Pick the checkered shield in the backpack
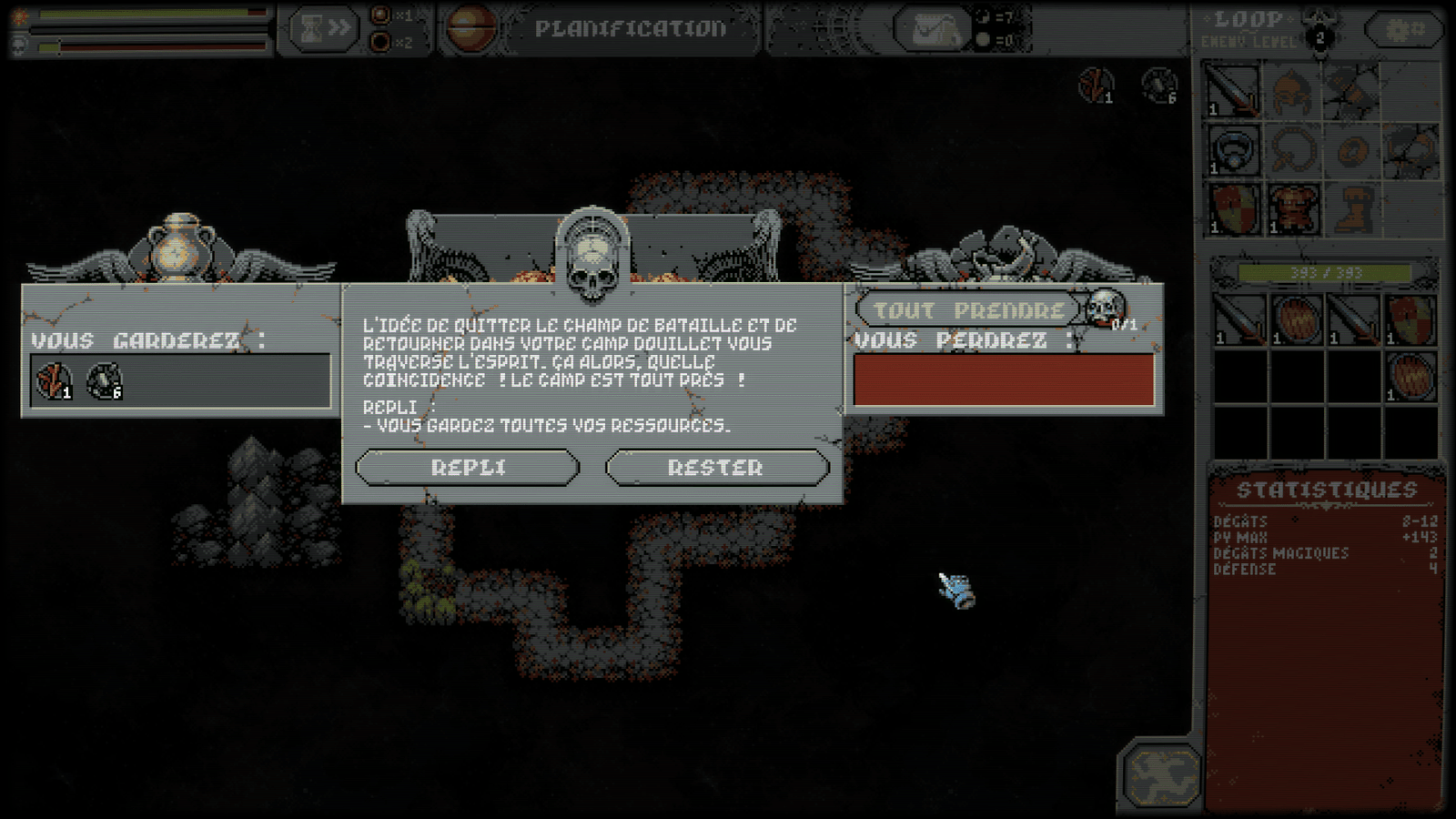This screenshot has width=1456, height=819. click(x=1410, y=319)
